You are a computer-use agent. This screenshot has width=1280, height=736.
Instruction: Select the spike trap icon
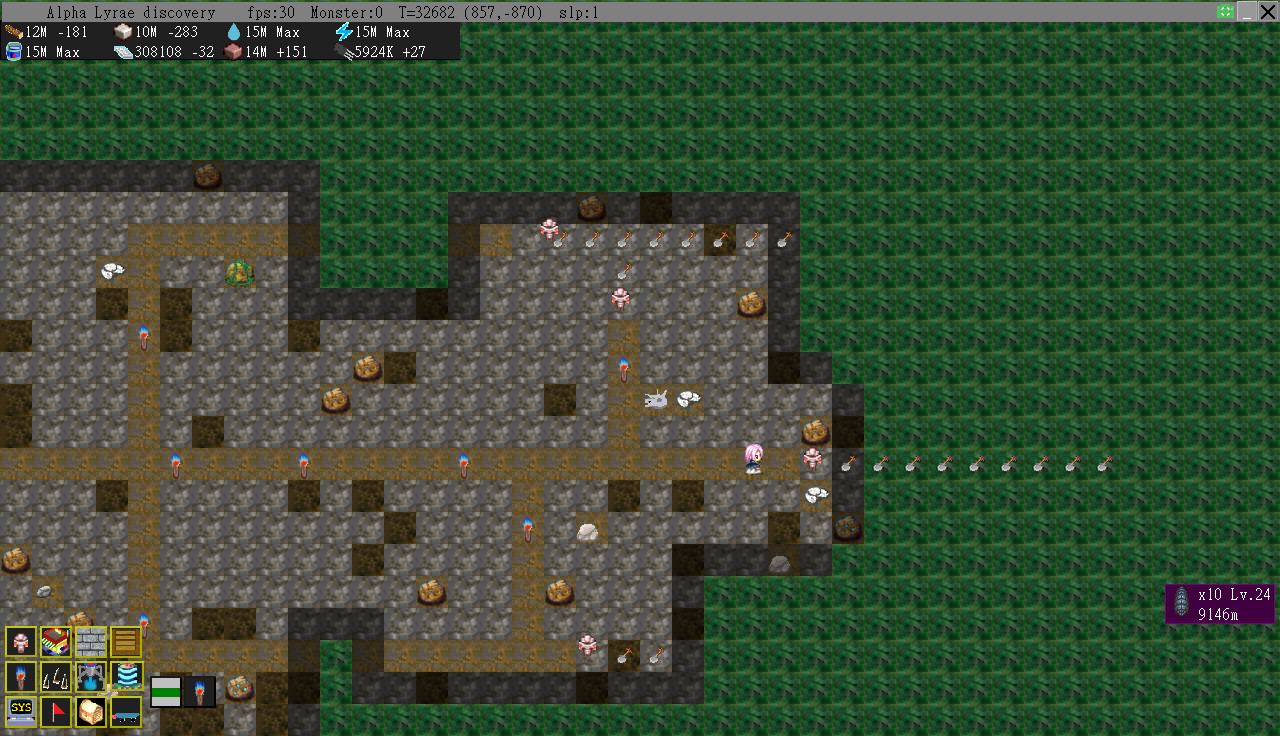pyautogui.click(x=56, y=676)
